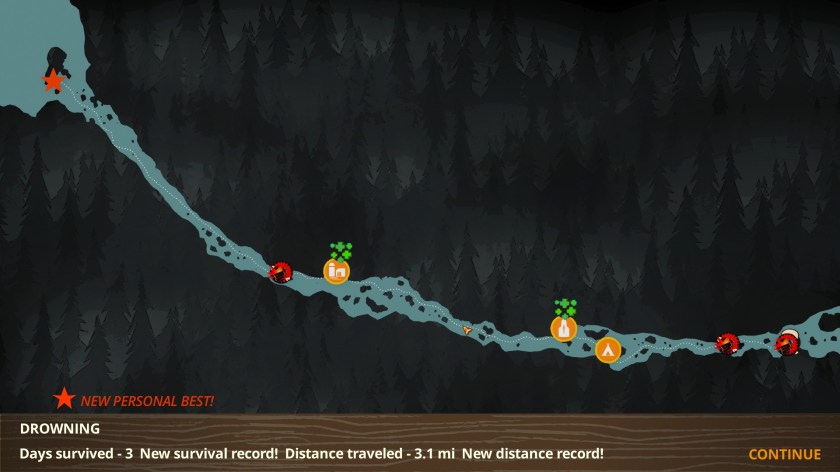
Task: Select the orange tent campsite map marker
Action: [607, 350]
